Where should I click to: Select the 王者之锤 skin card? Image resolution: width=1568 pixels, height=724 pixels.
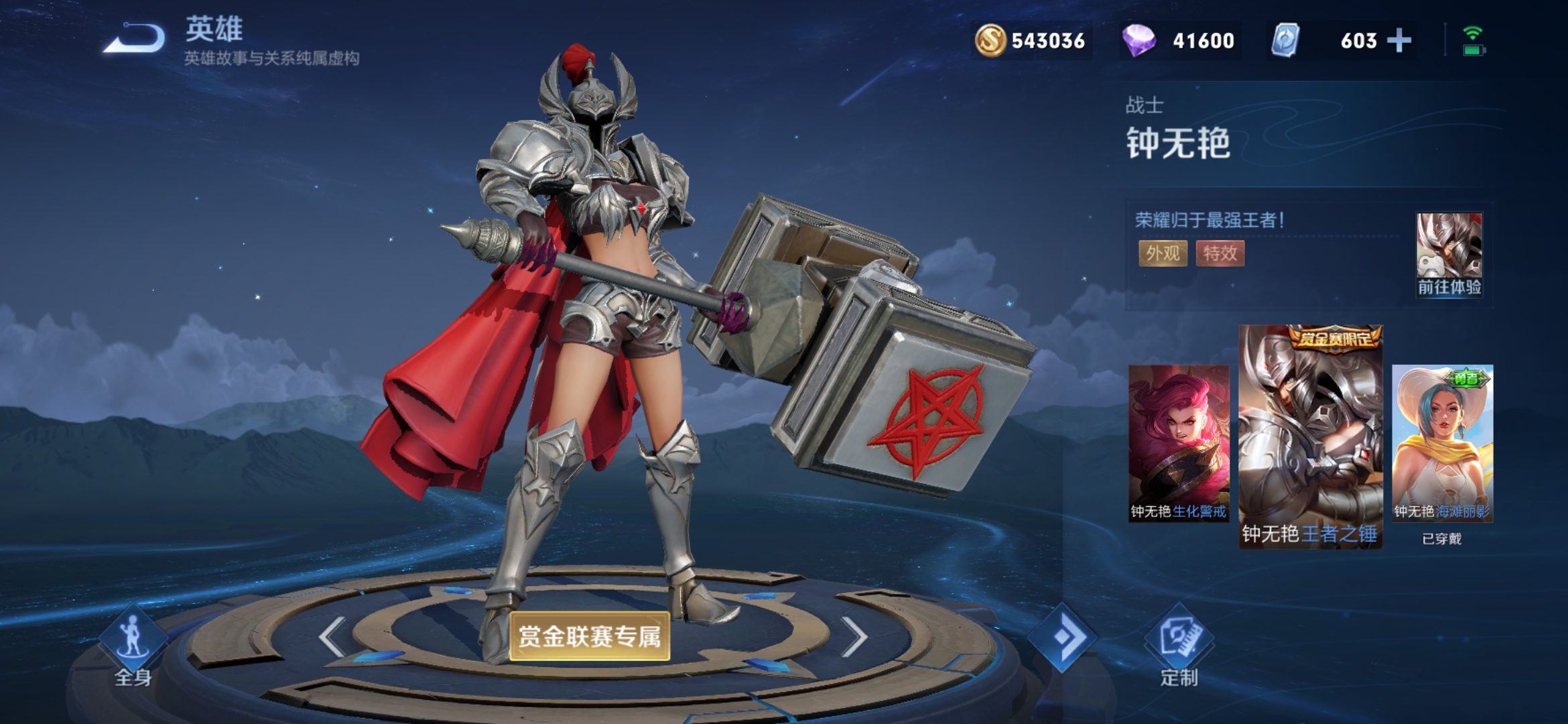tap(1310, 437)
